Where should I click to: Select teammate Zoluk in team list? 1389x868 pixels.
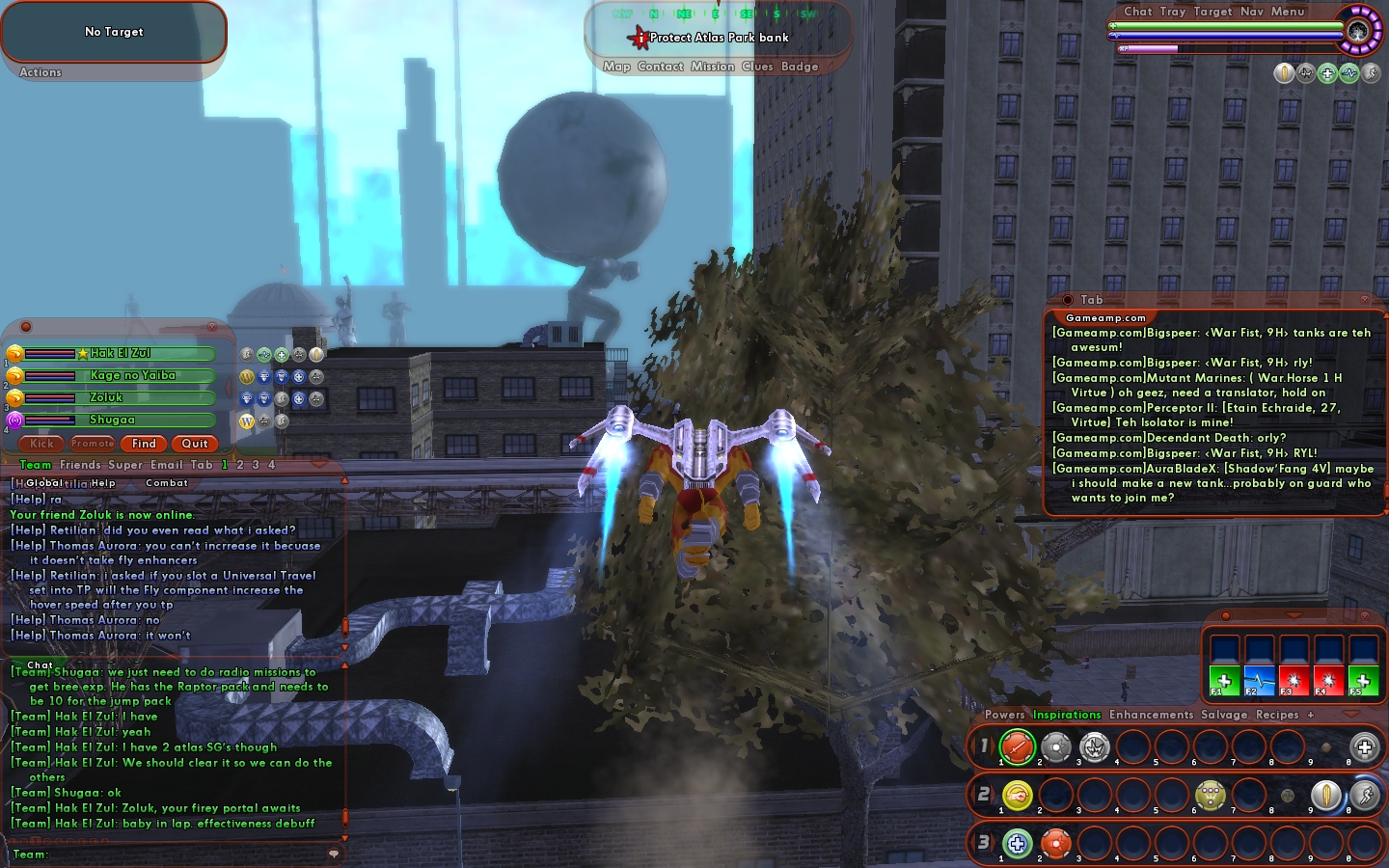pyautogui.click(x=106, y=397)
